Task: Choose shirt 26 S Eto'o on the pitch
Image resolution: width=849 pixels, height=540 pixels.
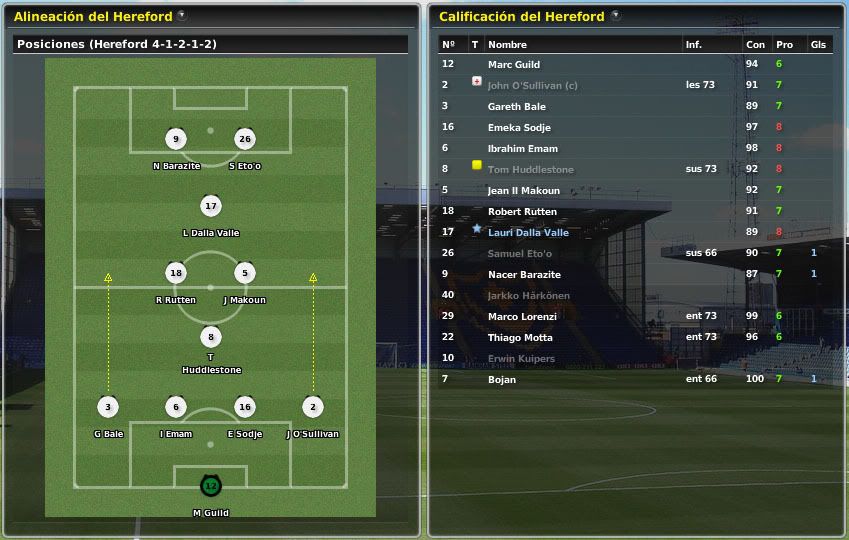Action: [244, 140]
